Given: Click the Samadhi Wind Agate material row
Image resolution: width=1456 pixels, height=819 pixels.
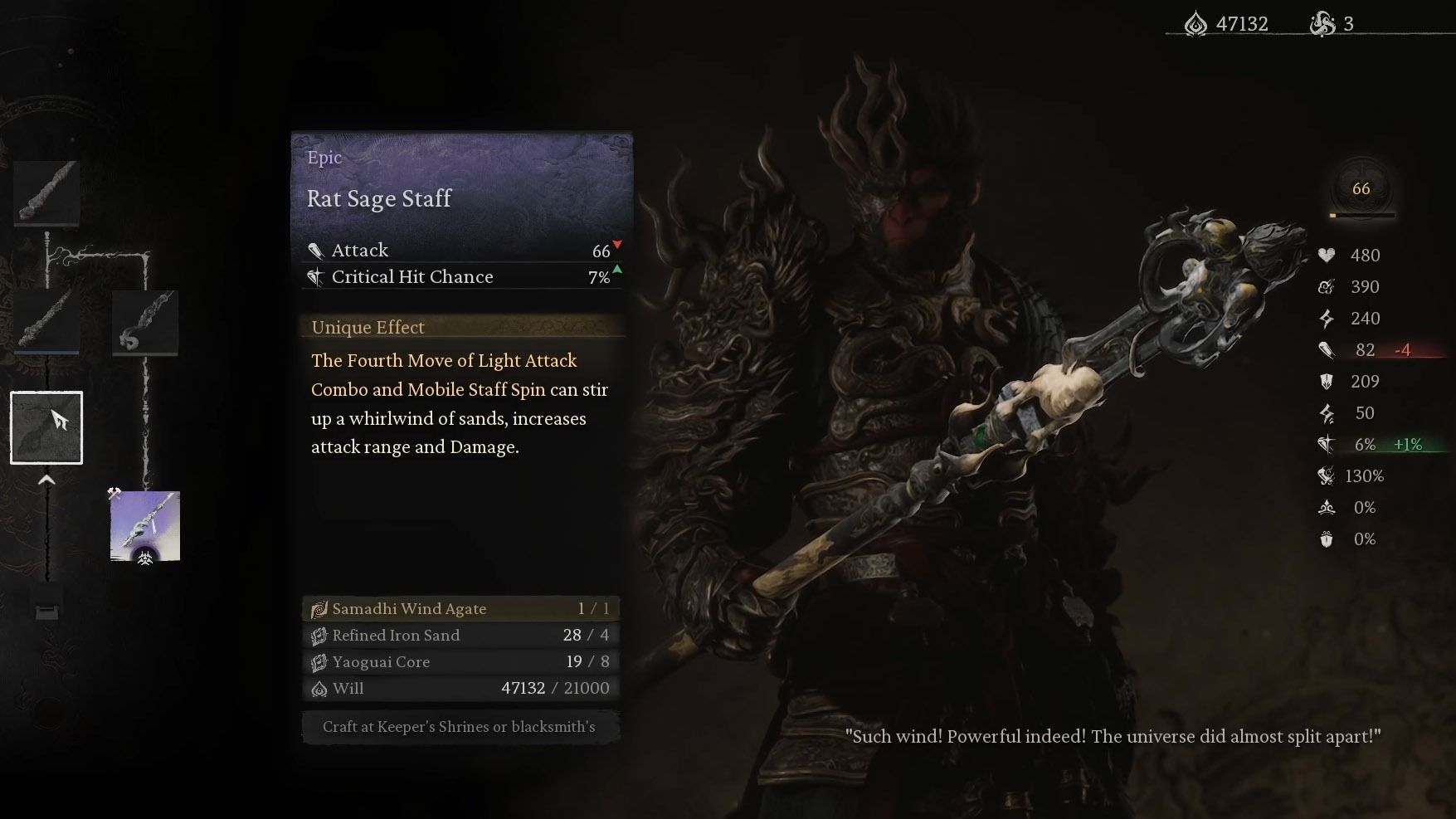Looking at the screenshot, I should tap(461, 609).
